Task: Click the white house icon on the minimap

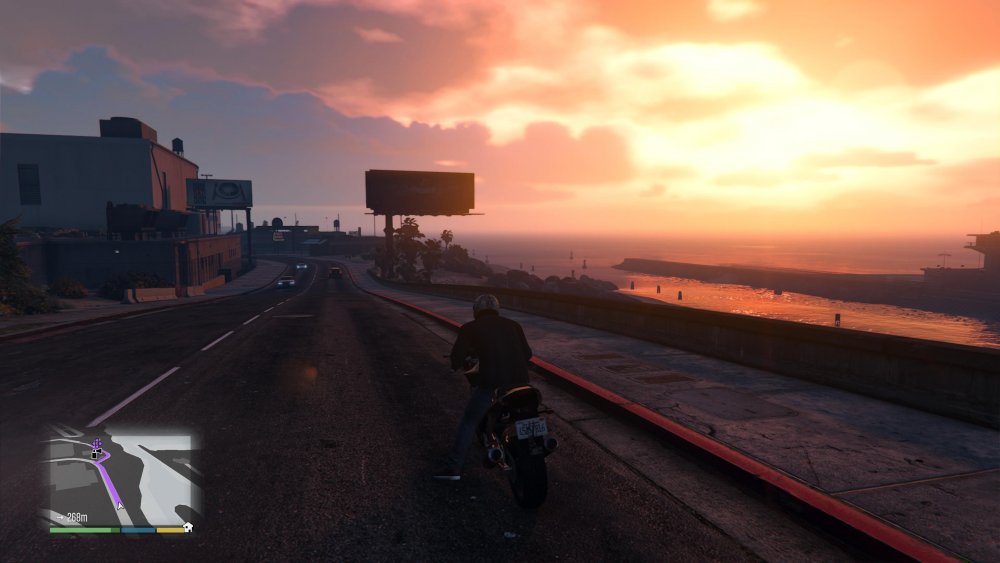Action: [x=189, y=526]
